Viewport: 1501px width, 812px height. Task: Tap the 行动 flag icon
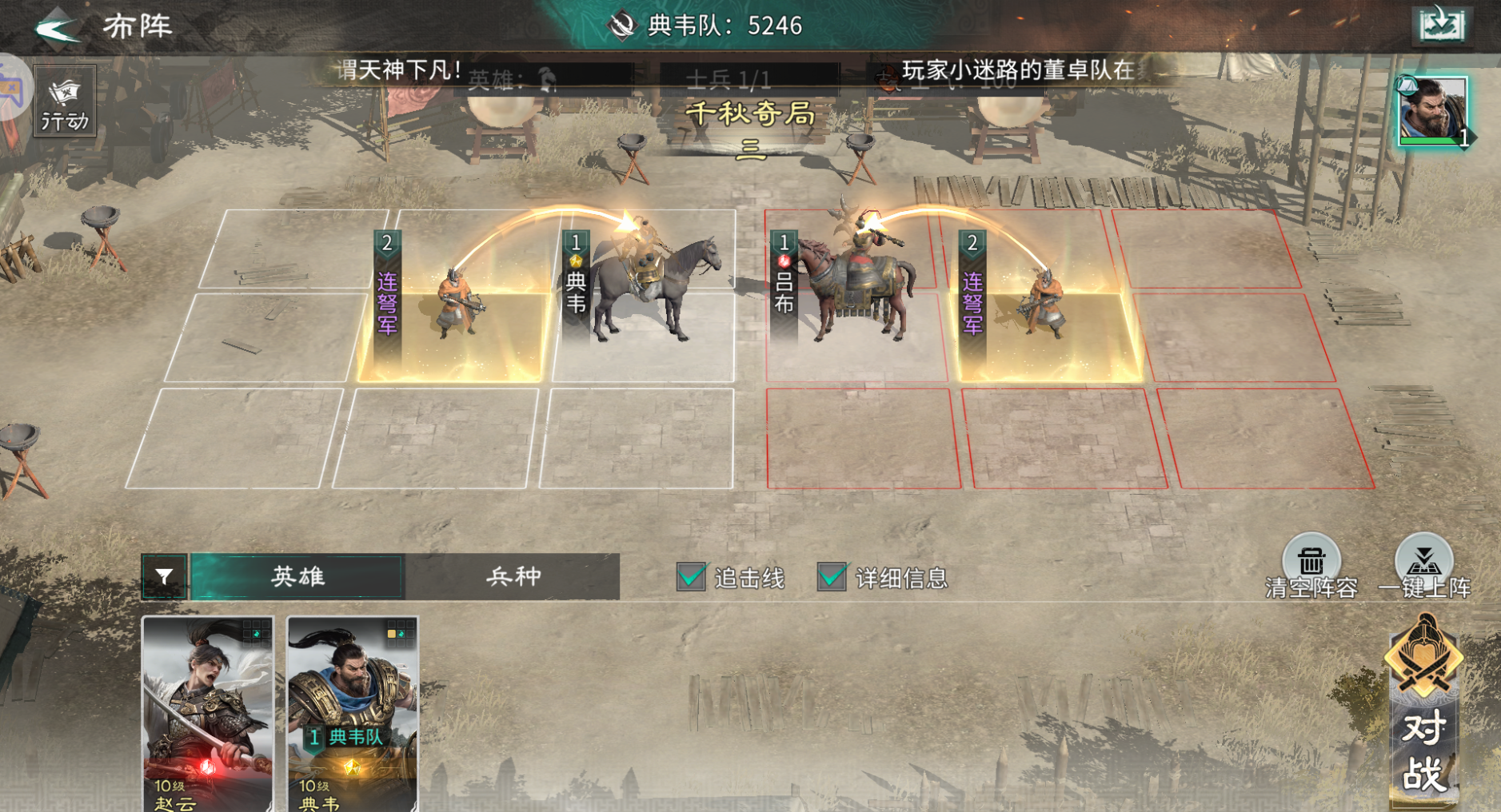click(x=63, y=100)
